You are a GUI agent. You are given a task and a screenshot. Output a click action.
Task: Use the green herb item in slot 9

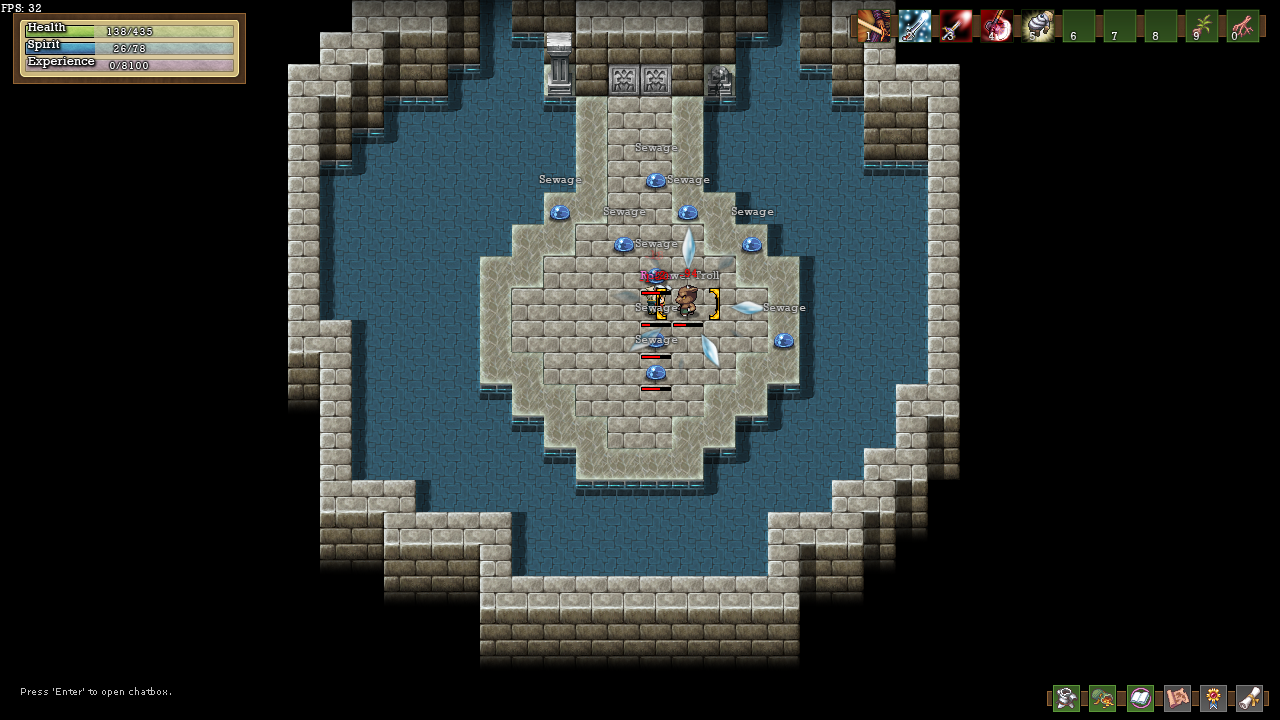(x=1202, y=26)
